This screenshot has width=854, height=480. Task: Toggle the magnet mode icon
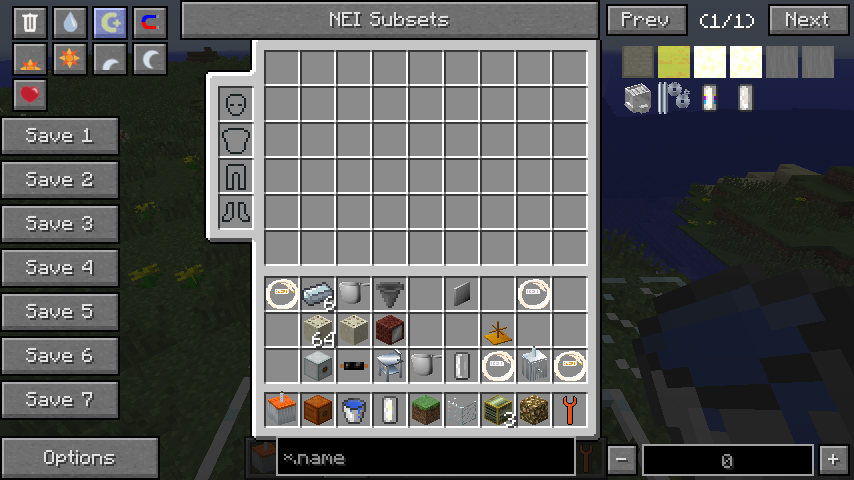tap(149, 22)
